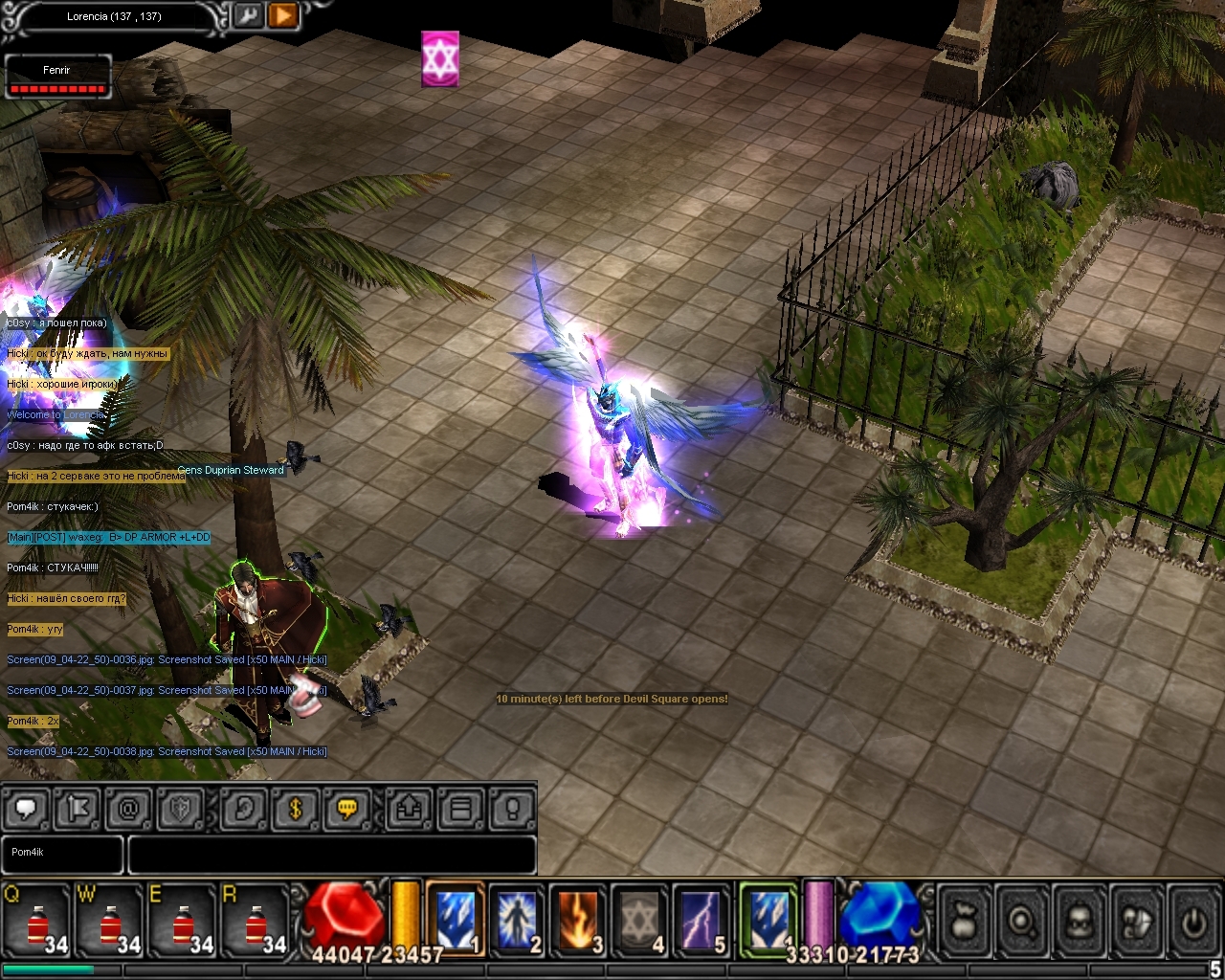
Task: Click the chat message input box
Action: click(x=331, y=854)
